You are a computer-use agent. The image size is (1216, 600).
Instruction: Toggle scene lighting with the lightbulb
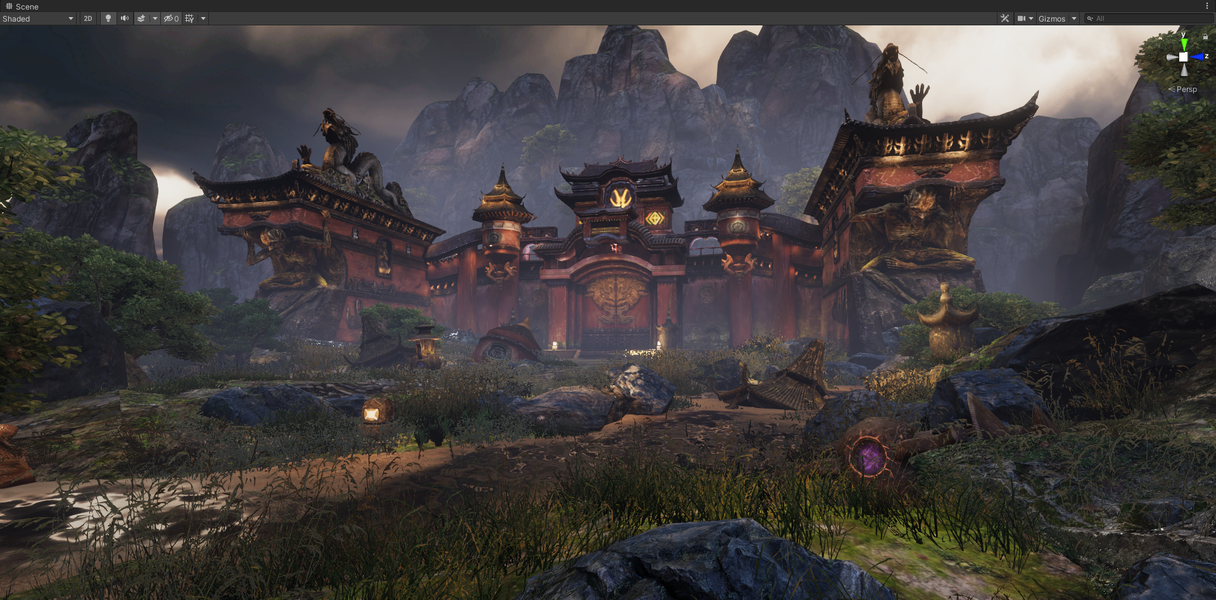(108, 18)
